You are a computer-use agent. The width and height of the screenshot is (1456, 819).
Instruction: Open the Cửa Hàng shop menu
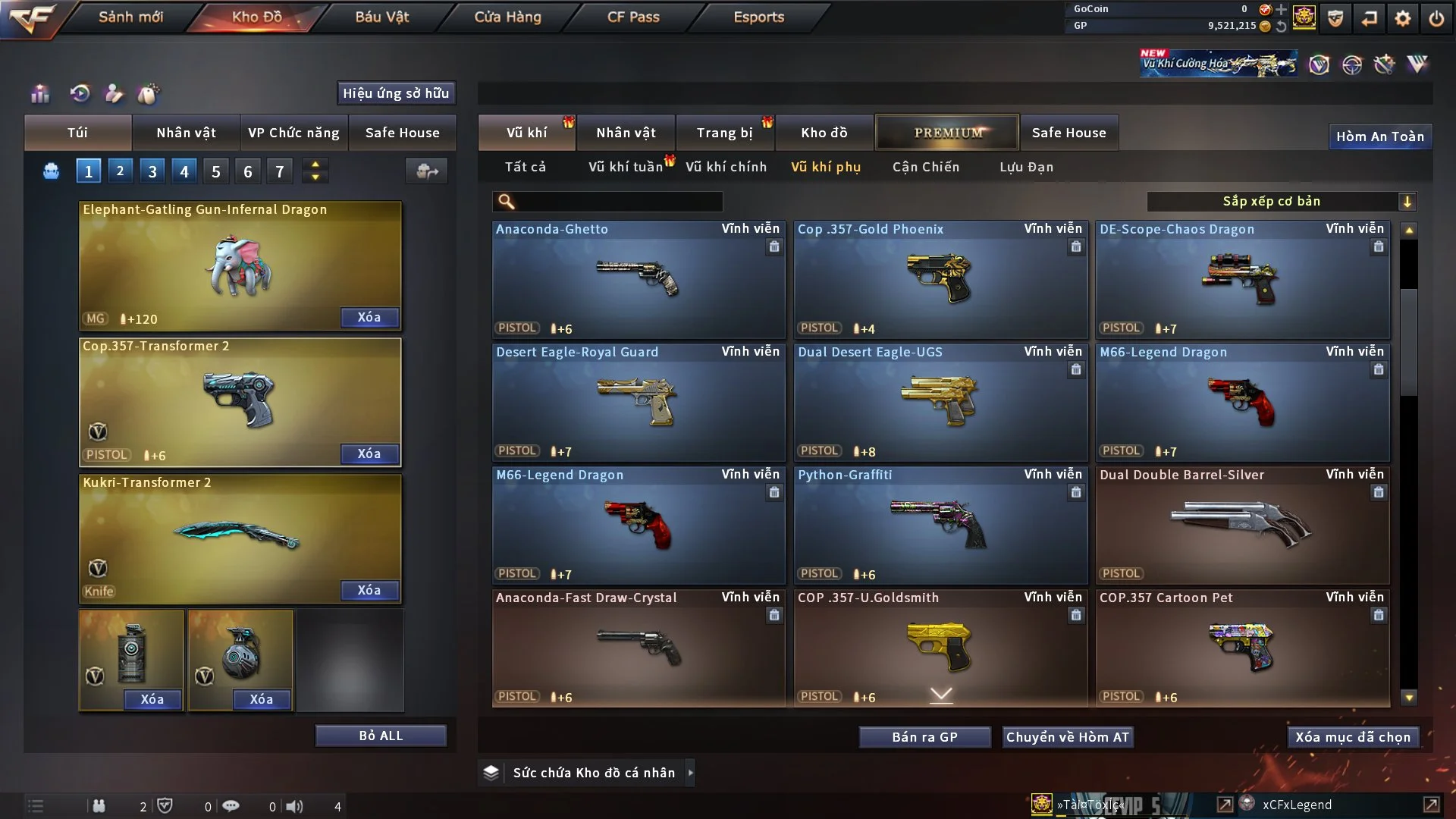(507, 17)
